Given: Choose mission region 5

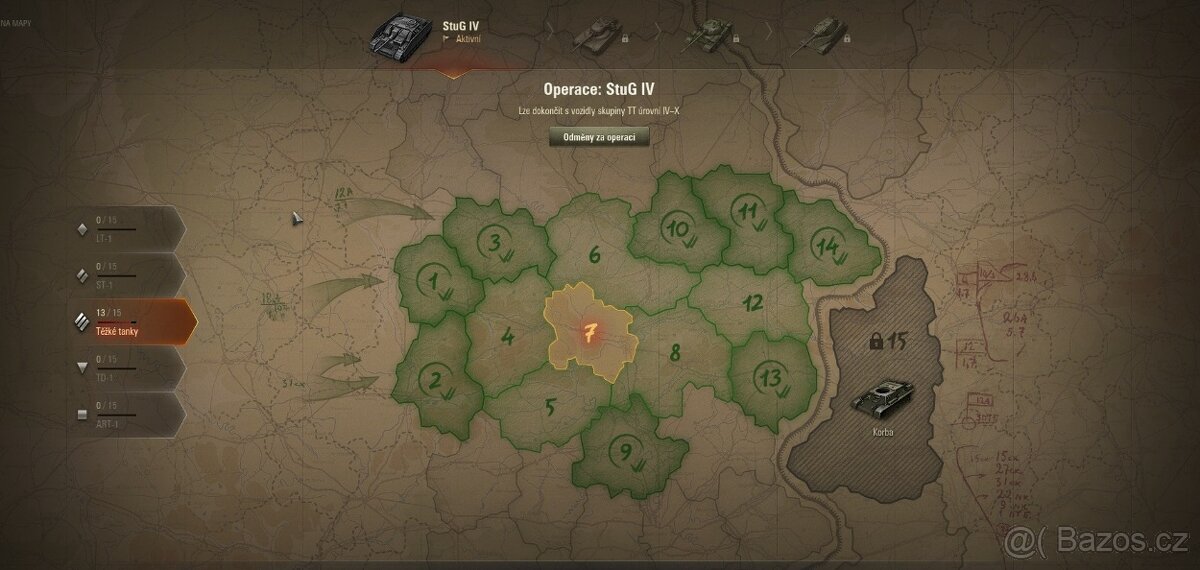Looking at the screenshot, I should point(549,407).
